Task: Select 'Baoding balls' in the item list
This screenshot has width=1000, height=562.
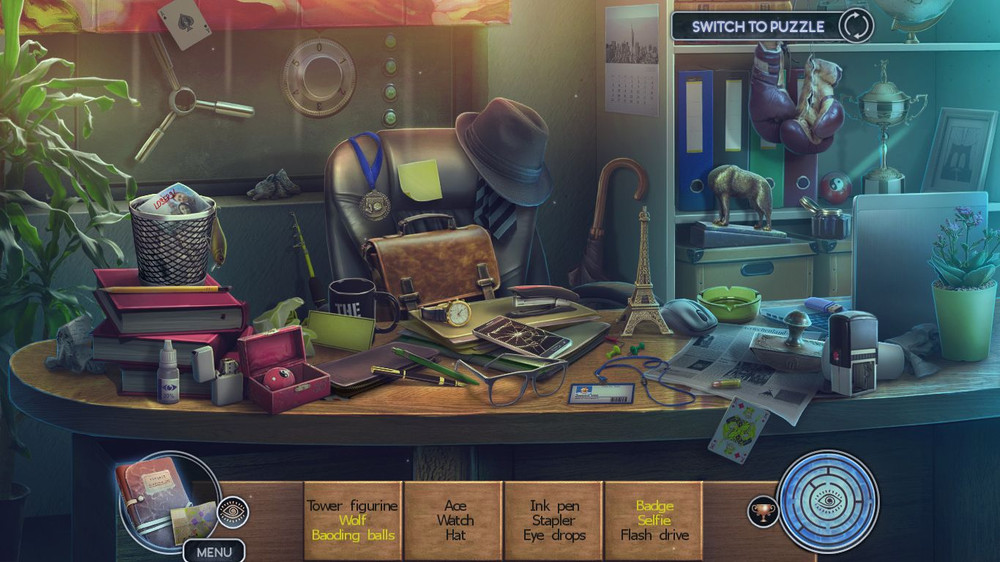Action: coord(352,535)
